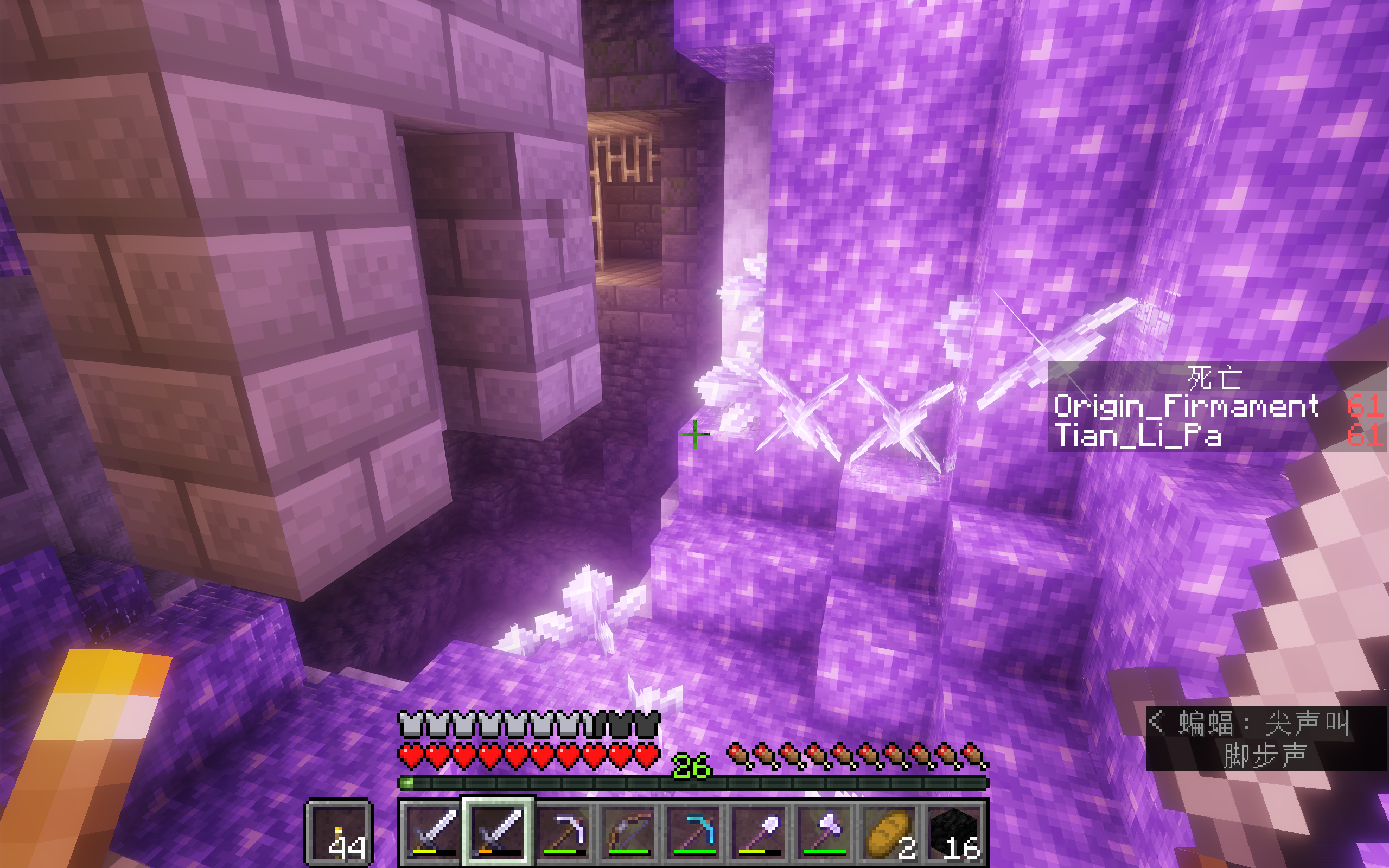Select the bow in the hotbar
Viewport: 1389px width, 868px height.
pos(628,832)
